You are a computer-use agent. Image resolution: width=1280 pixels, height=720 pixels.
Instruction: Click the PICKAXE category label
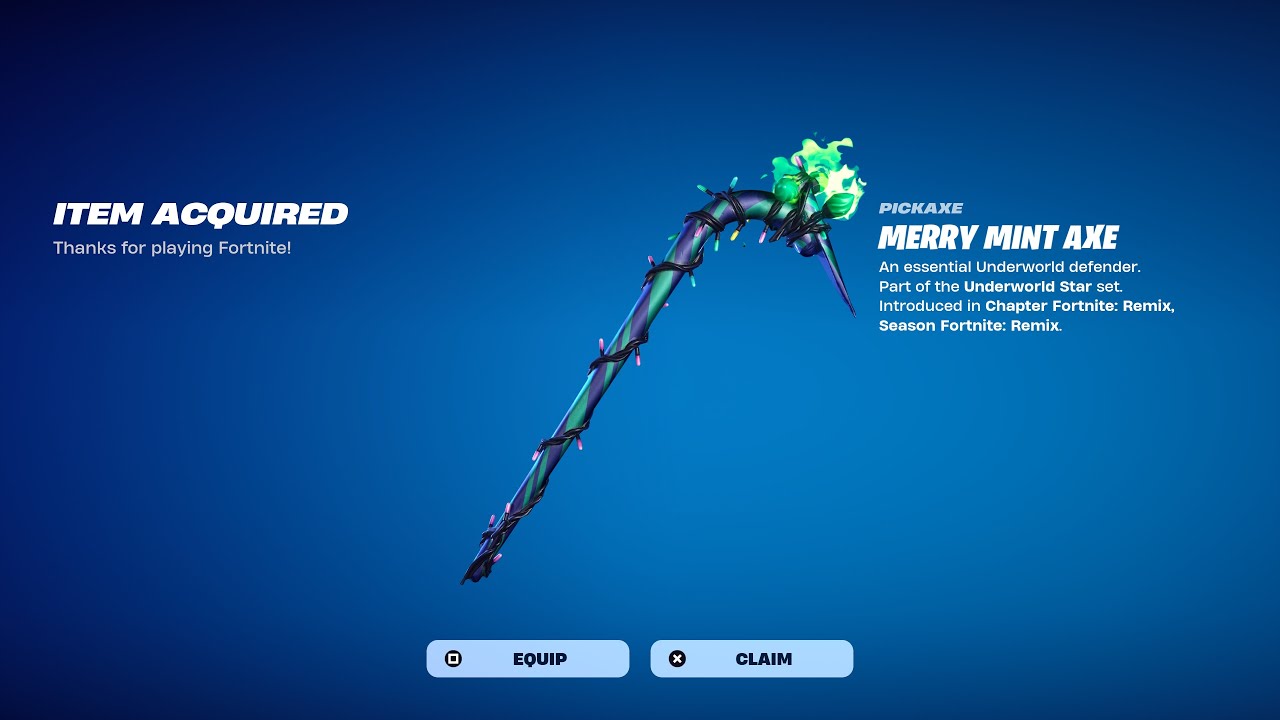point(920,208)
